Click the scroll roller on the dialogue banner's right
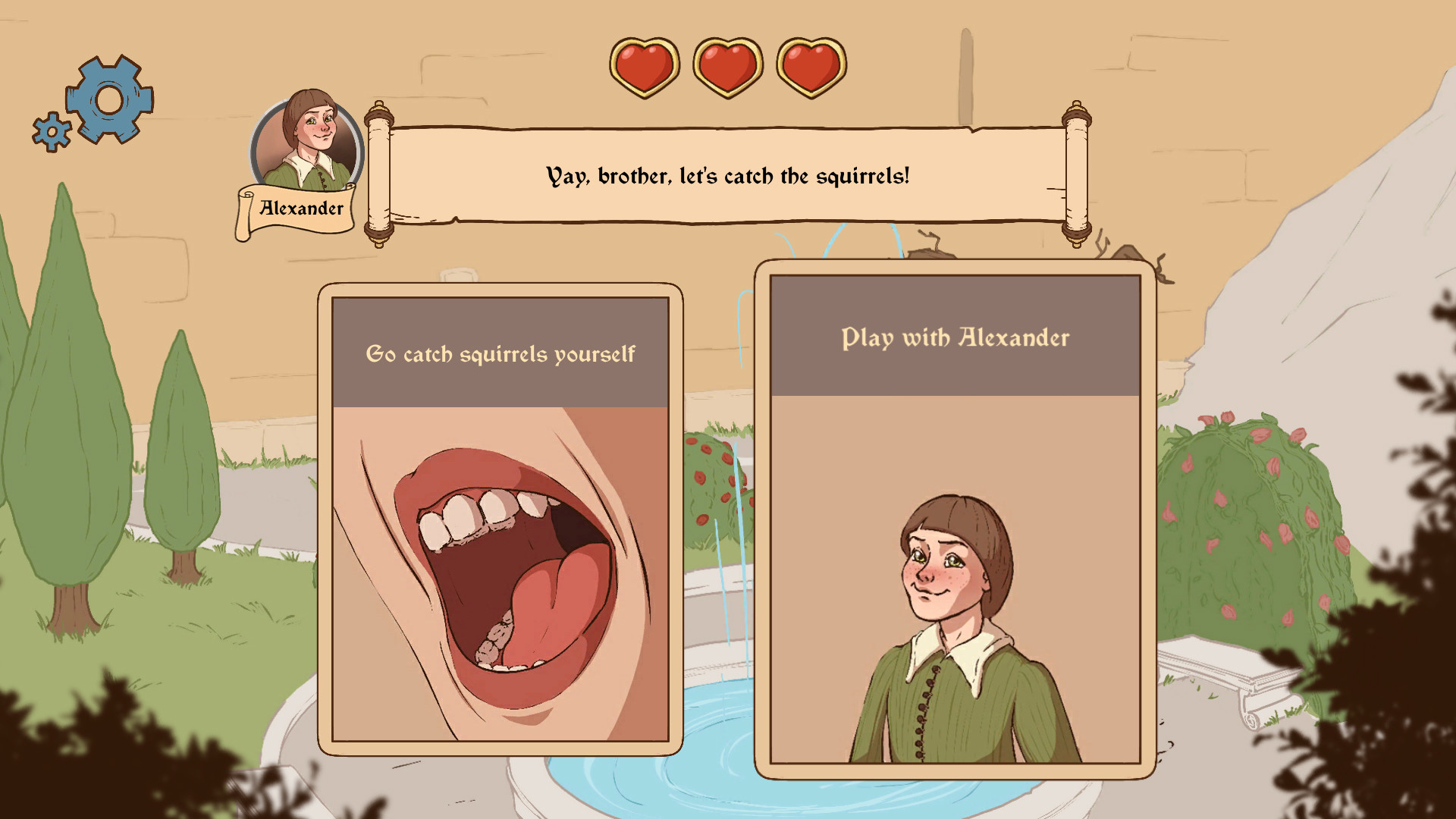The width and height of the screenshot is (1456, 819). pos(1076,173)
